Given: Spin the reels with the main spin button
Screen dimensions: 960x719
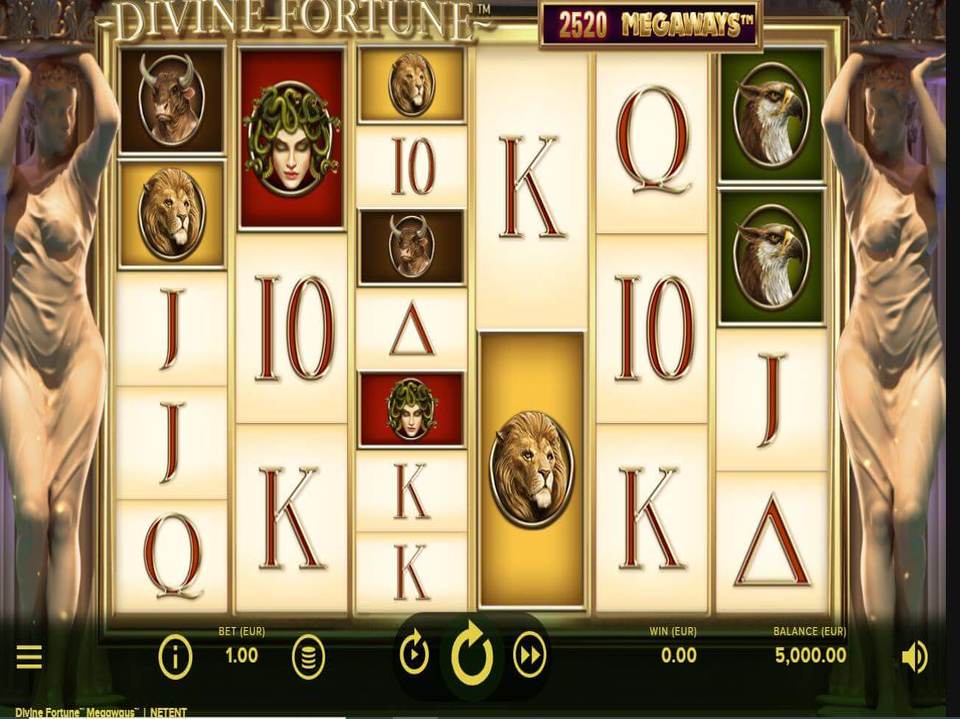Looking at the screenshot, I should [472, 655].
